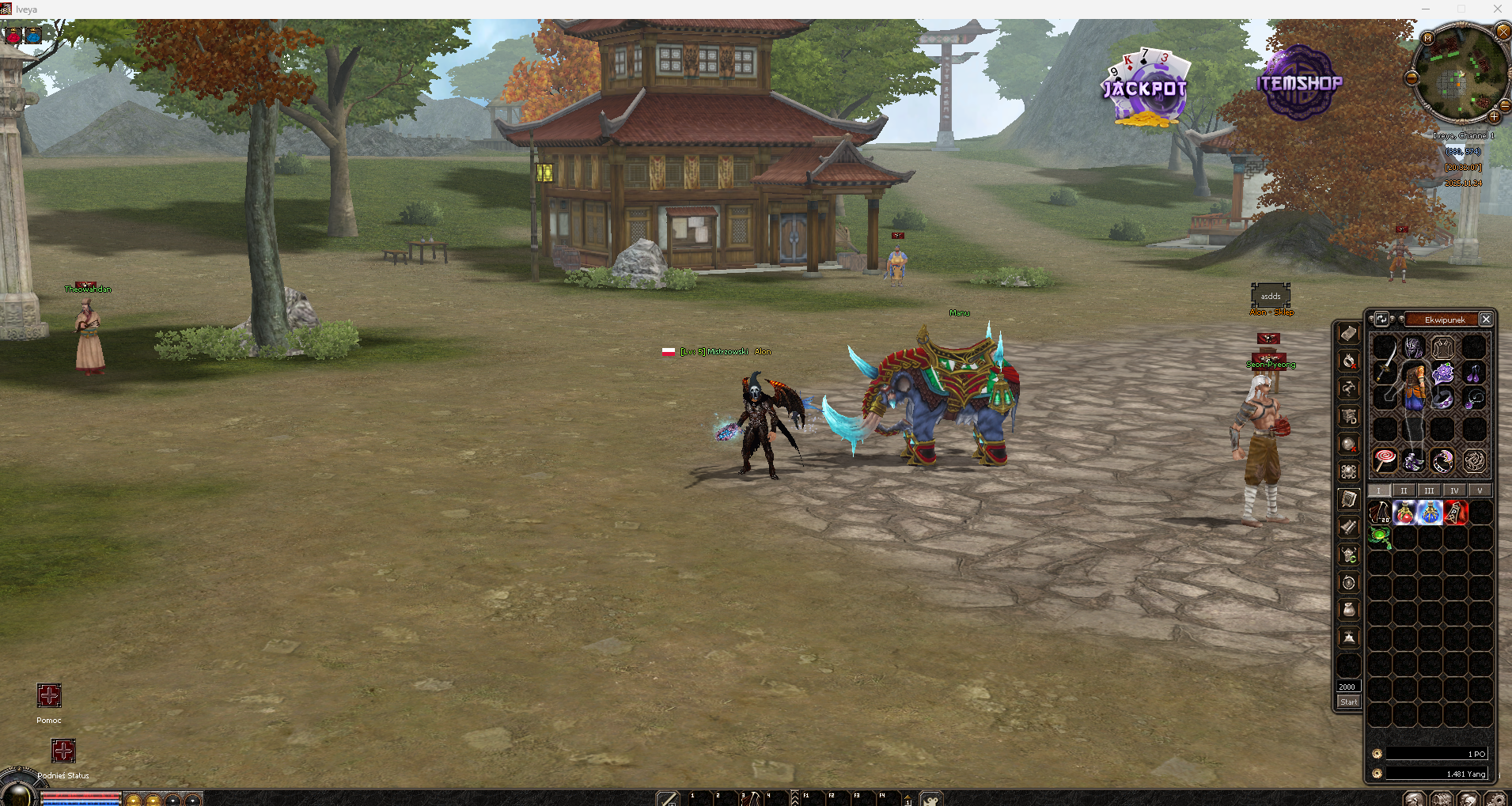The image size is (1512, 806).
Task: Open inventory page IV
Action: click(x=1454, y=490)
